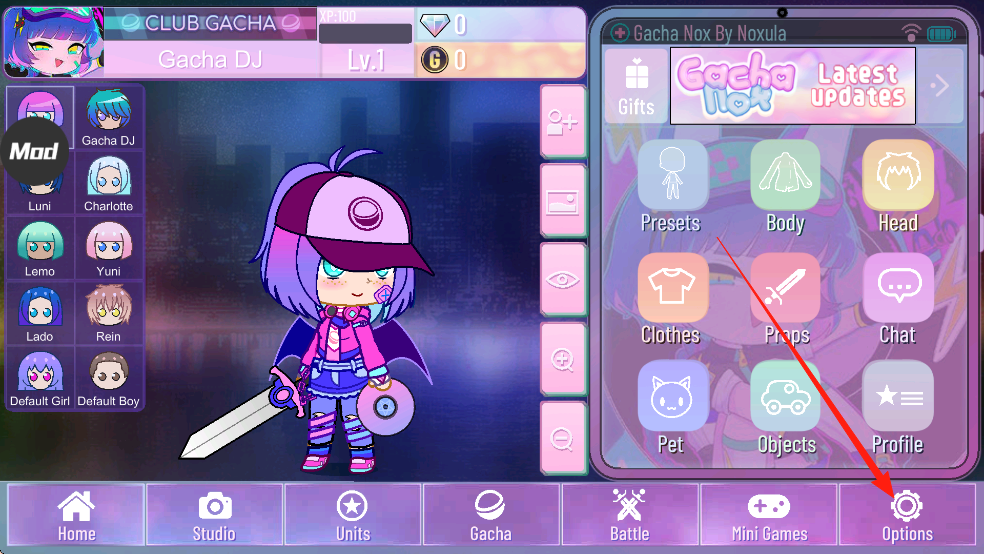Zoom in with the magnifier plus button

coord(562,359)
